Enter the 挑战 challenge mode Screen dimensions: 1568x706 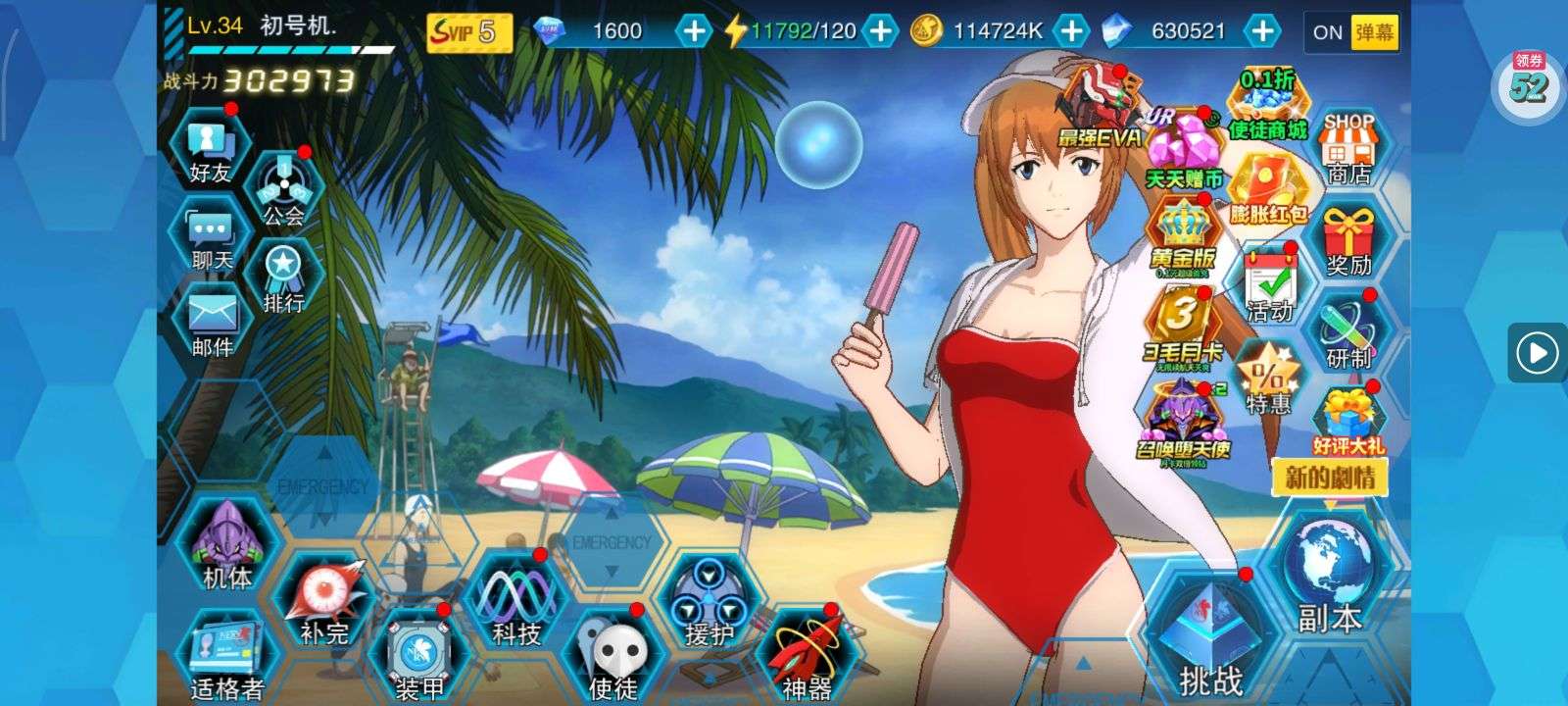[x=1209, y=637]
